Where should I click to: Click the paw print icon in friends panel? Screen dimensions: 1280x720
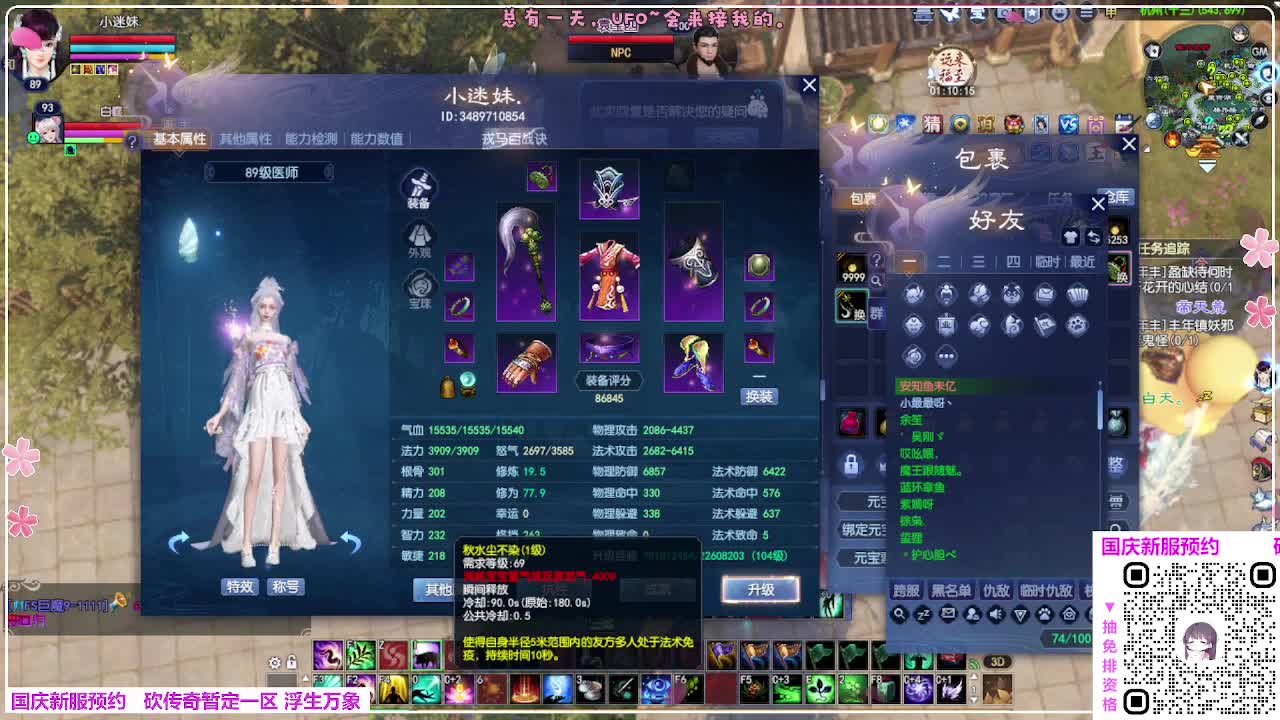click(1044, 614)
